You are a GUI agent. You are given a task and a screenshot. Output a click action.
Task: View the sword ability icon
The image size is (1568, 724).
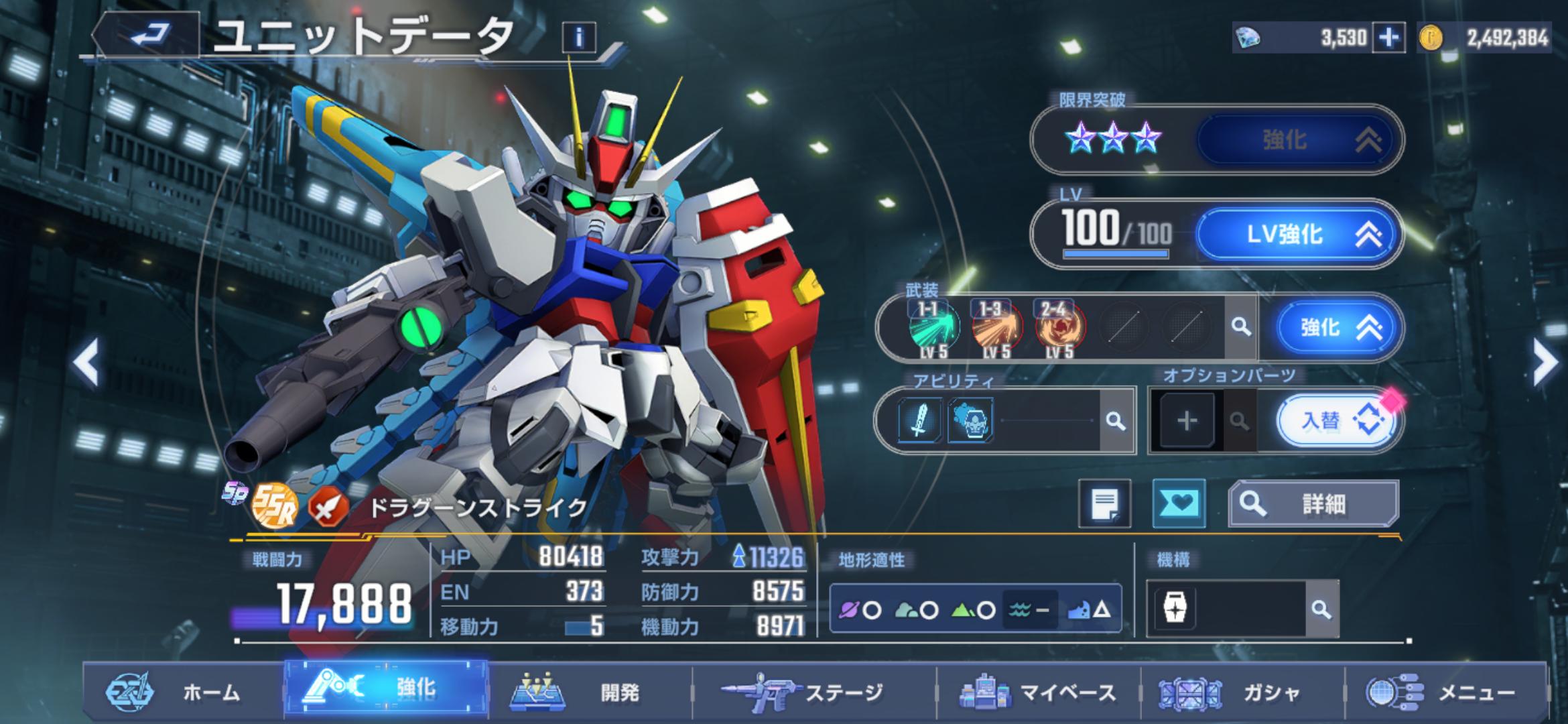coord(919,420)
